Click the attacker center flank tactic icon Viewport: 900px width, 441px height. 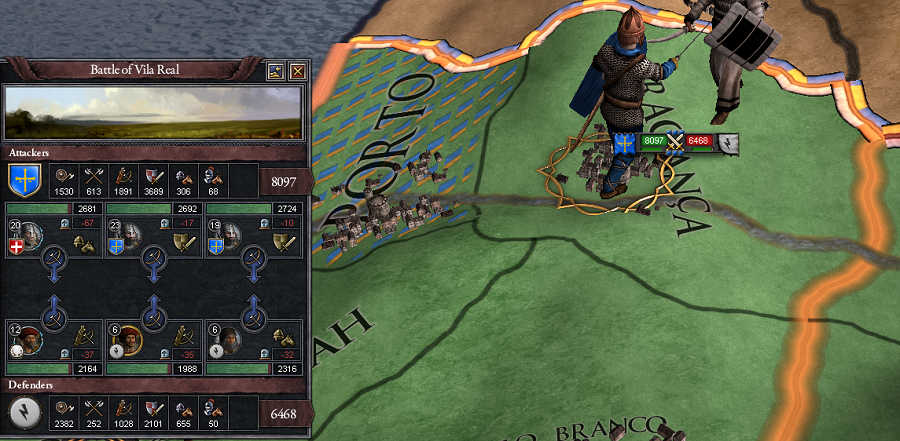coord(184,239)
